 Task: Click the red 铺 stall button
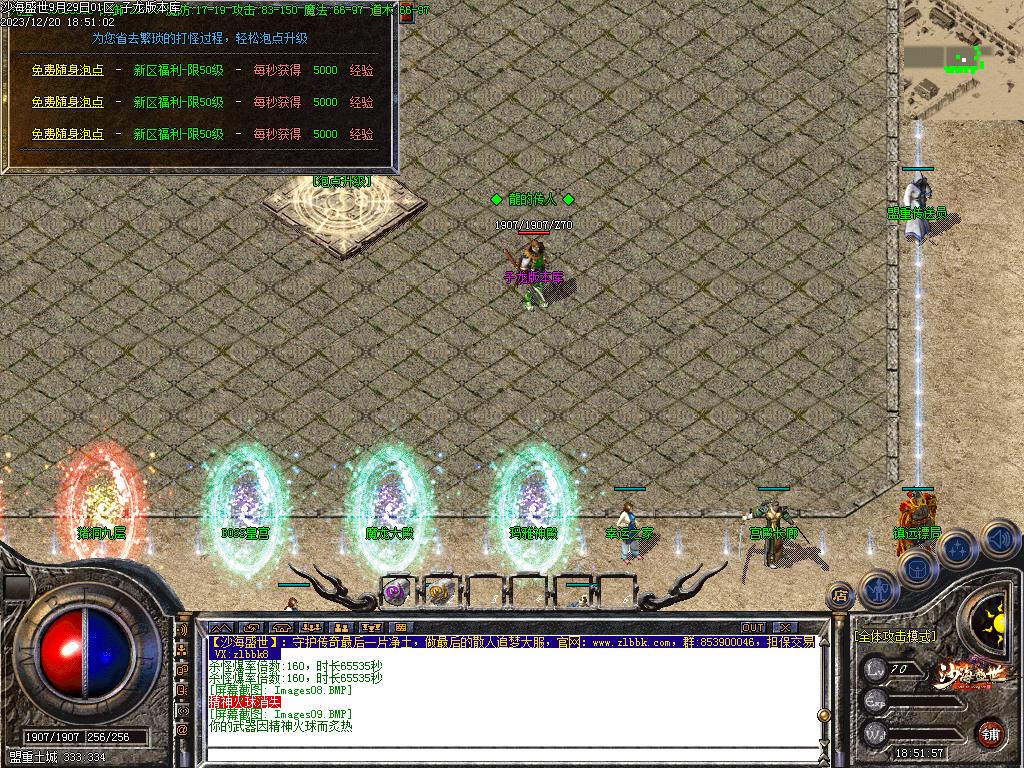click(990, 733)
